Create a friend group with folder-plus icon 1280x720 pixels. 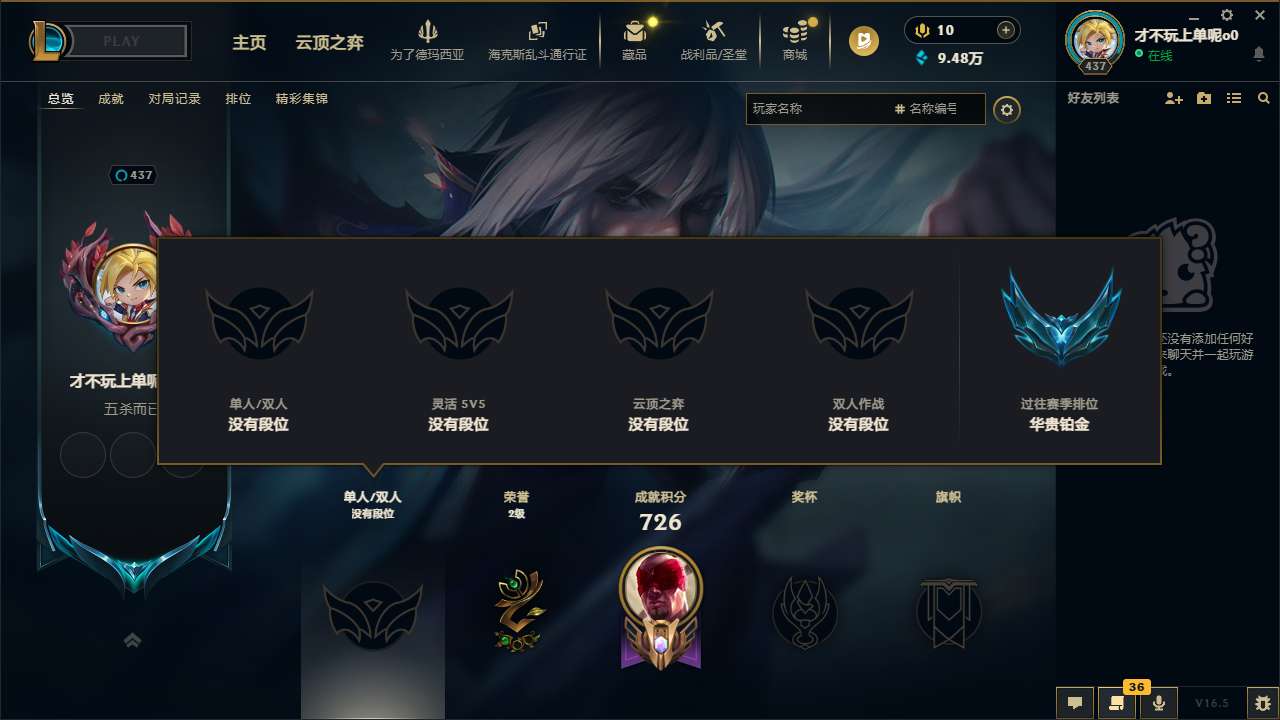coord(1203,98)
